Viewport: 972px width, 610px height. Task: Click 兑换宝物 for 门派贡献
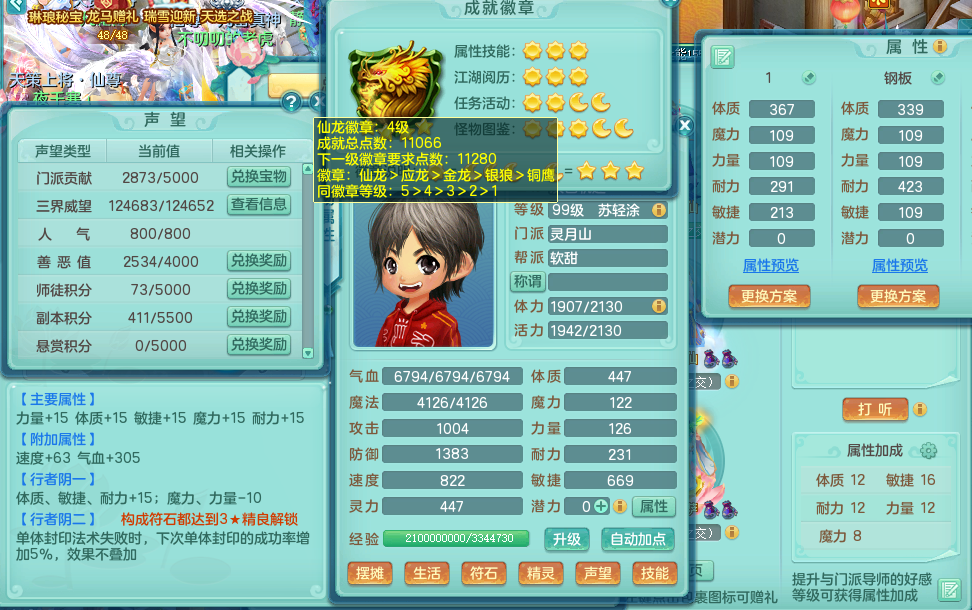click(x=259, y=177)
